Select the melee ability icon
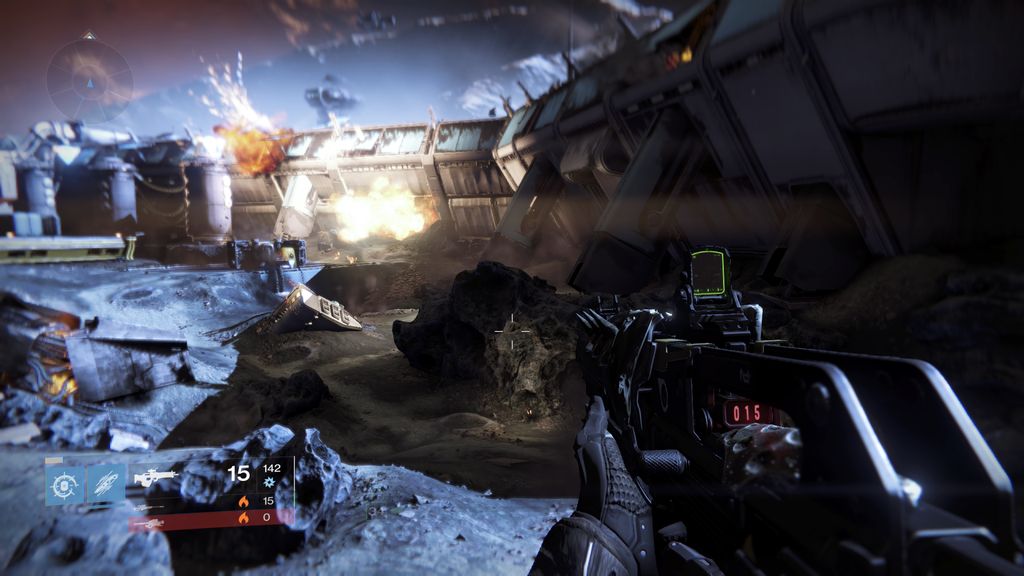Screen dimensions: 1024x576 (106, 484)
